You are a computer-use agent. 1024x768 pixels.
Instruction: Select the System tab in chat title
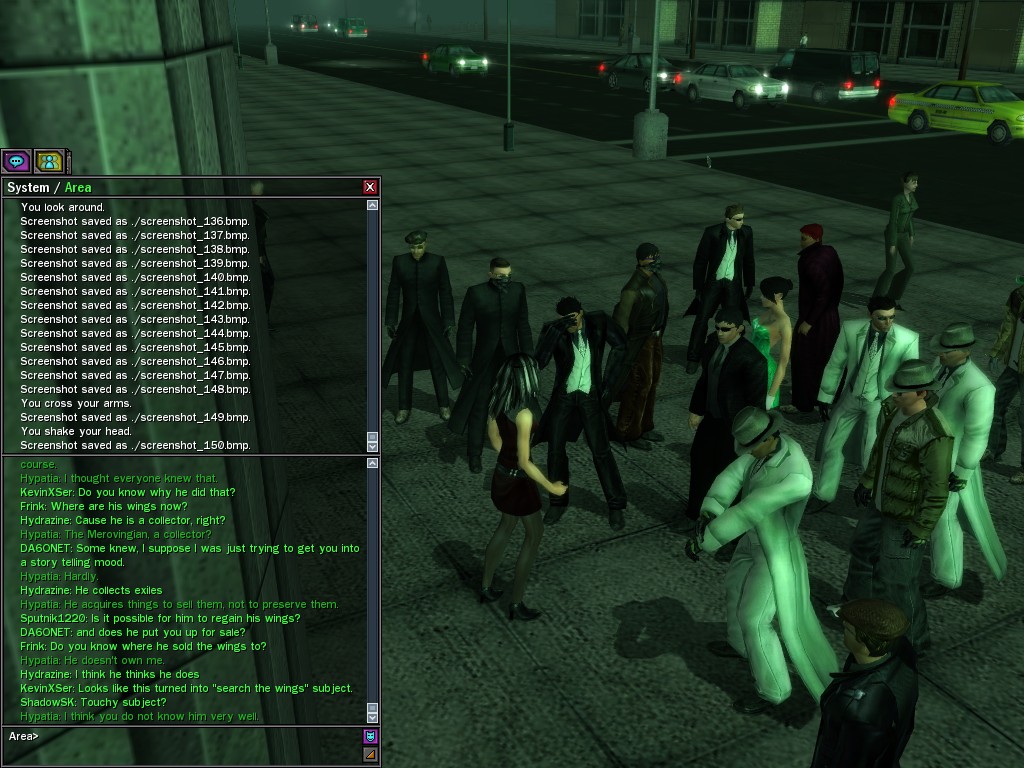28,187
